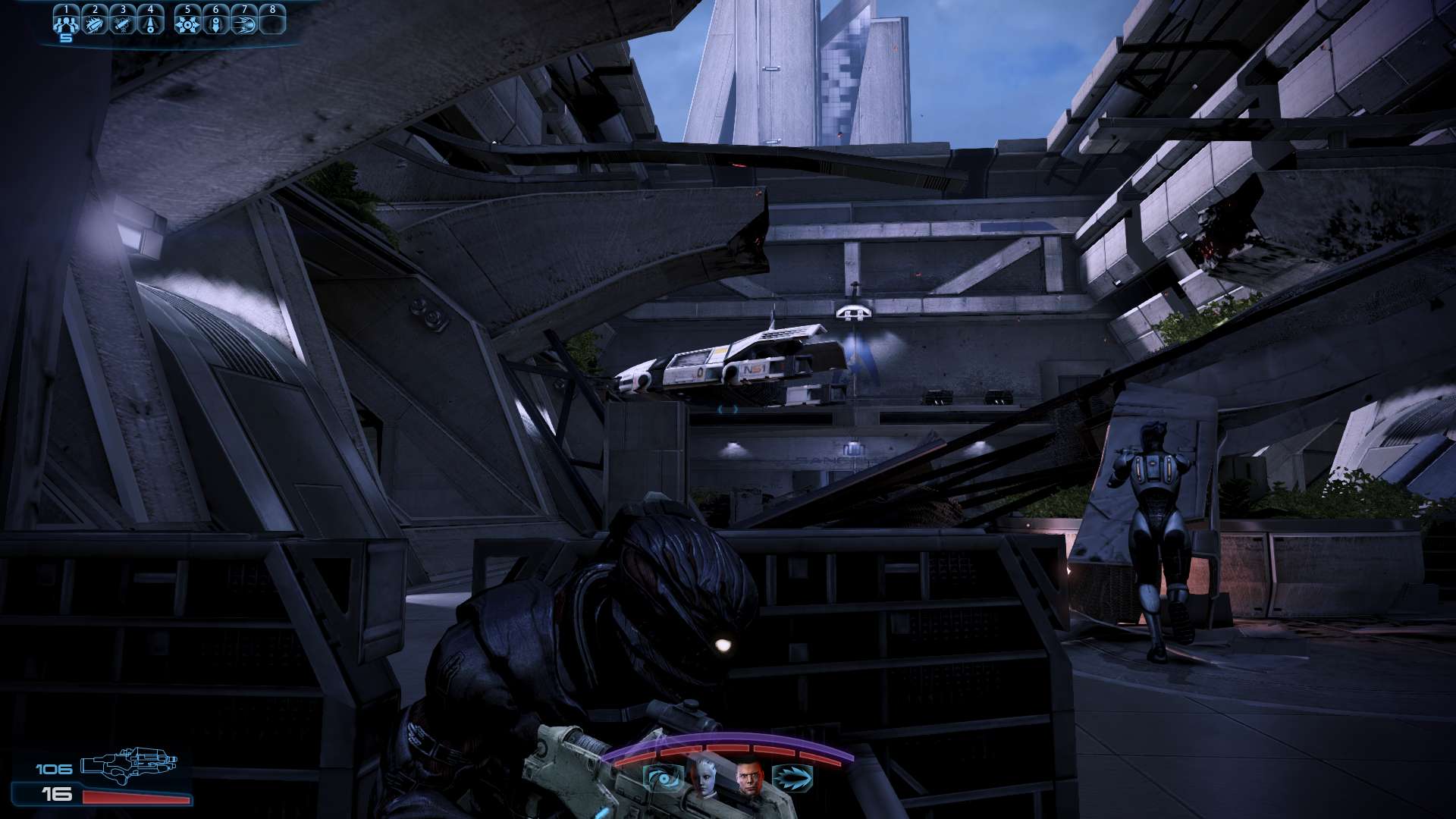Viewport: 1456px width, 819px height.
Task: Activate the downward arrow power in slot 6
Action: pyautogui.click(x=216, y=23)
